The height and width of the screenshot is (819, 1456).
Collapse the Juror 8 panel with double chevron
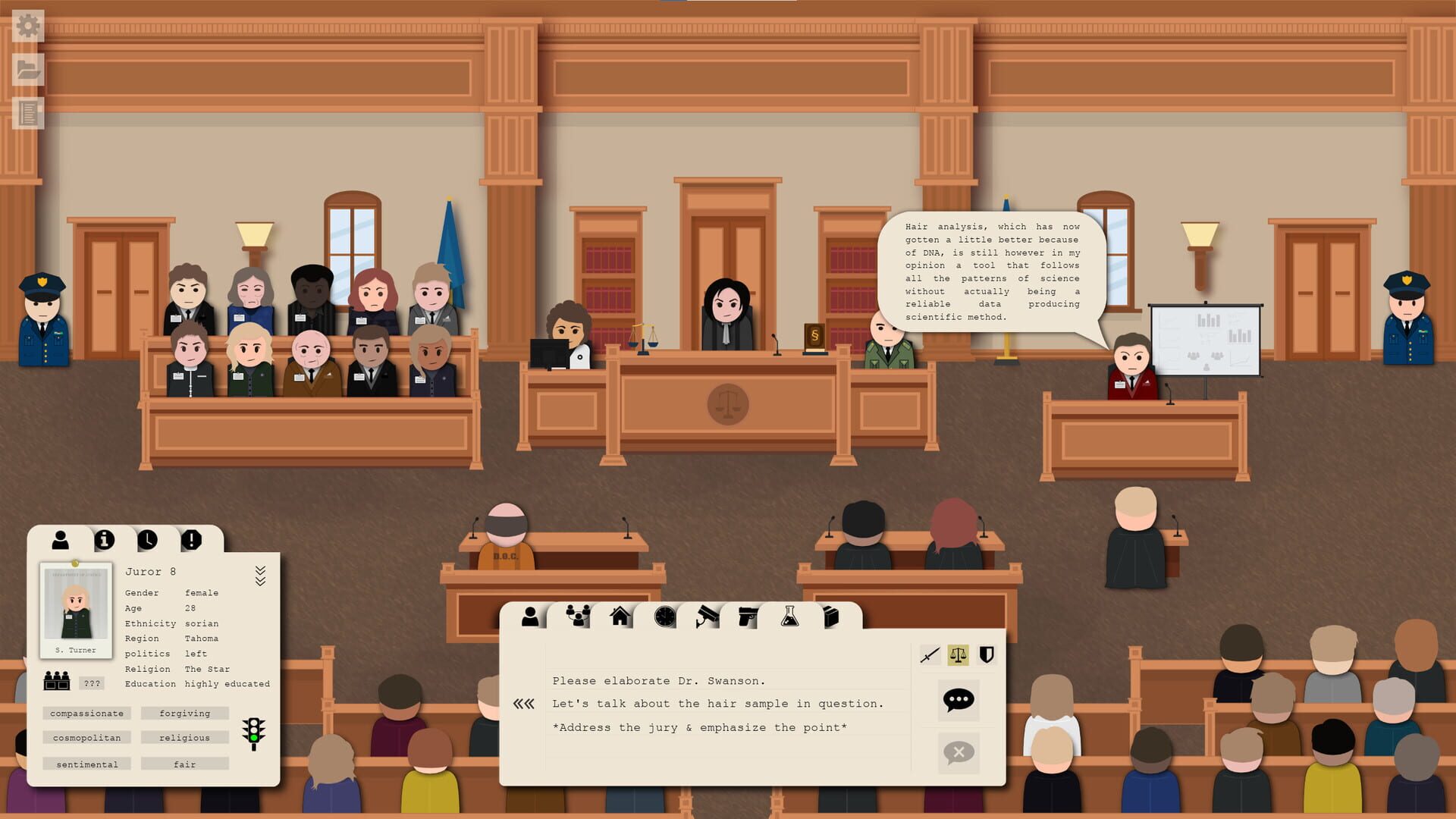(262, 576)
